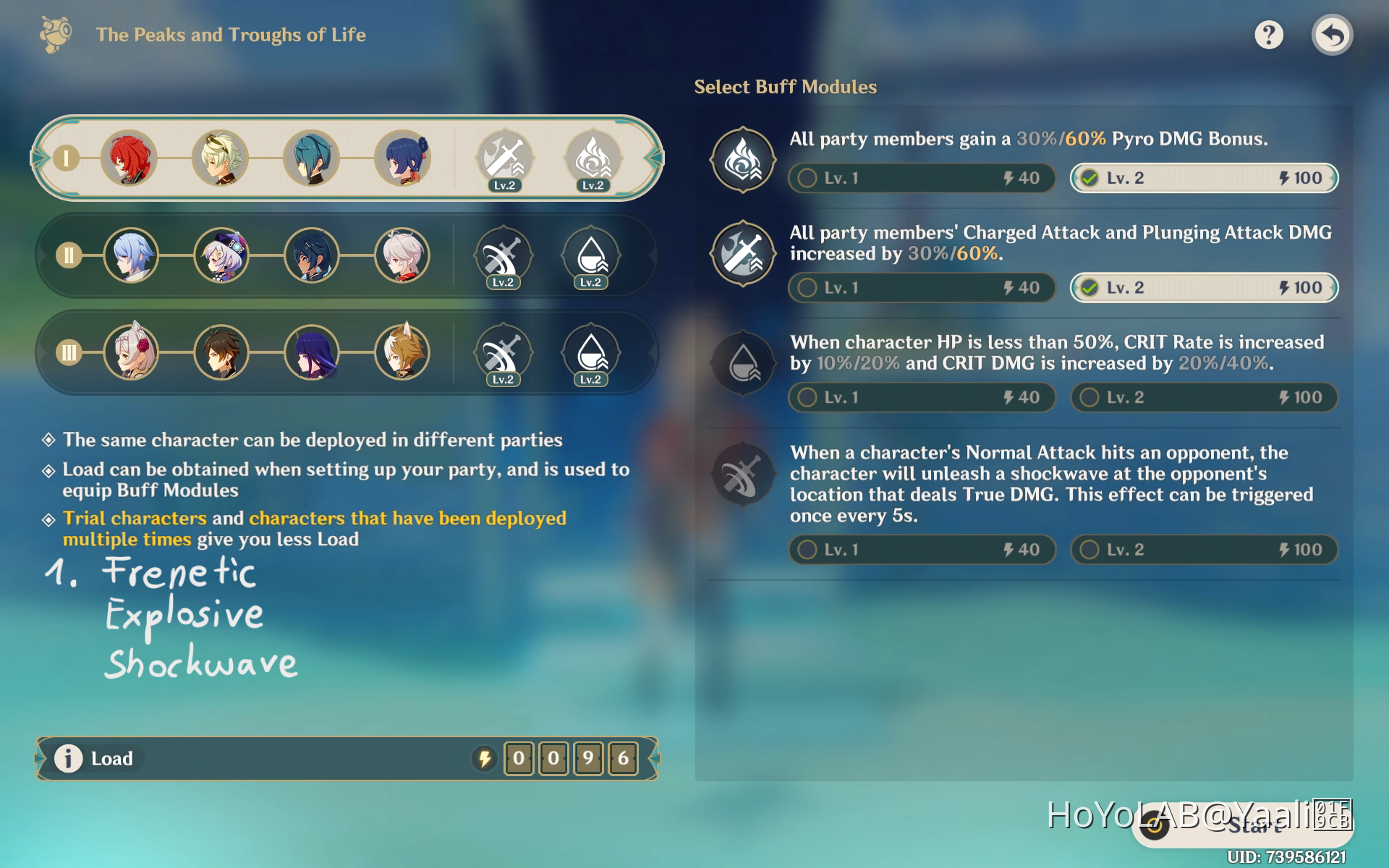
Task: Select Qiqi's portrait in Party II
Action: click(x=221, y=255)
